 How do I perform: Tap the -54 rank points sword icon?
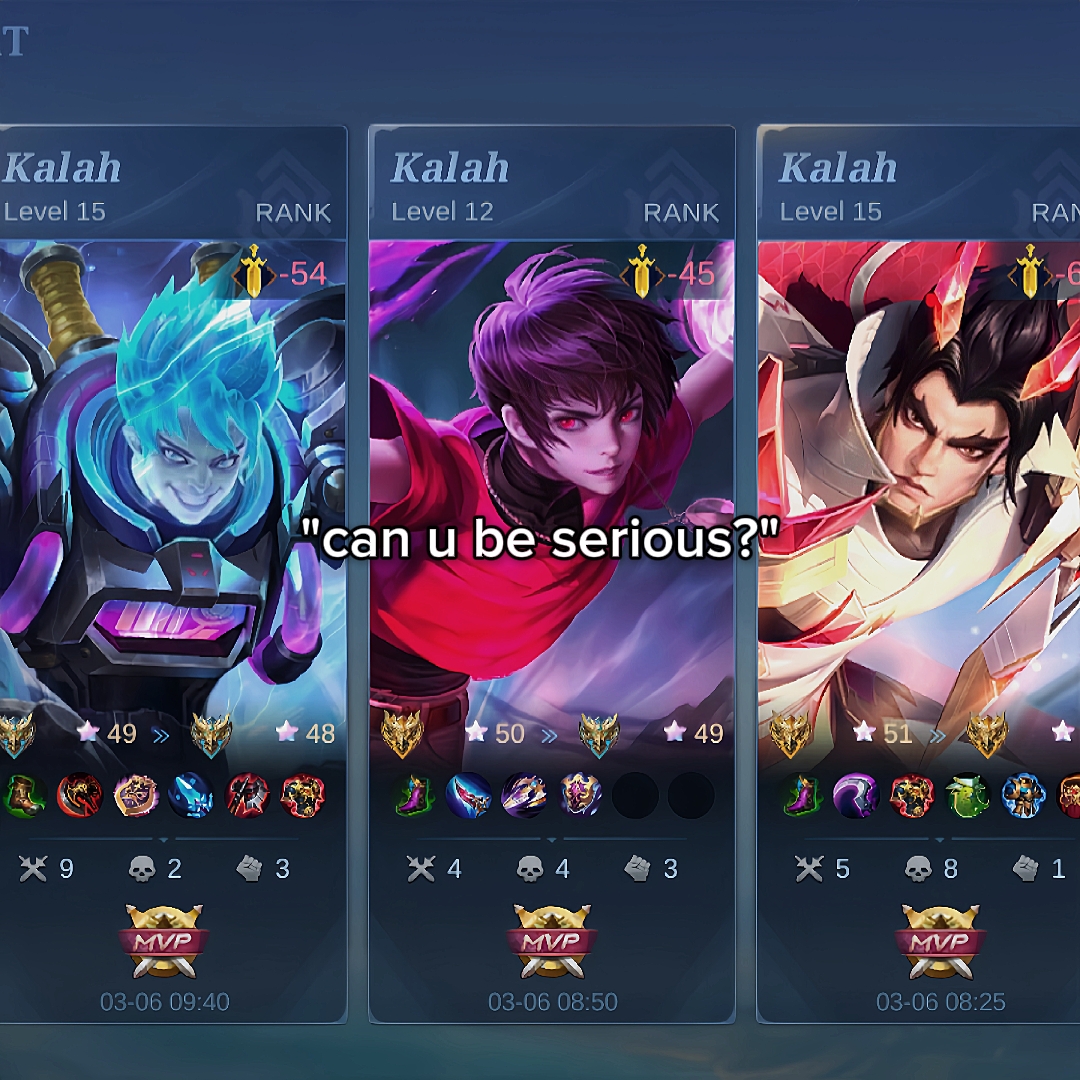(x=254, y=272)
